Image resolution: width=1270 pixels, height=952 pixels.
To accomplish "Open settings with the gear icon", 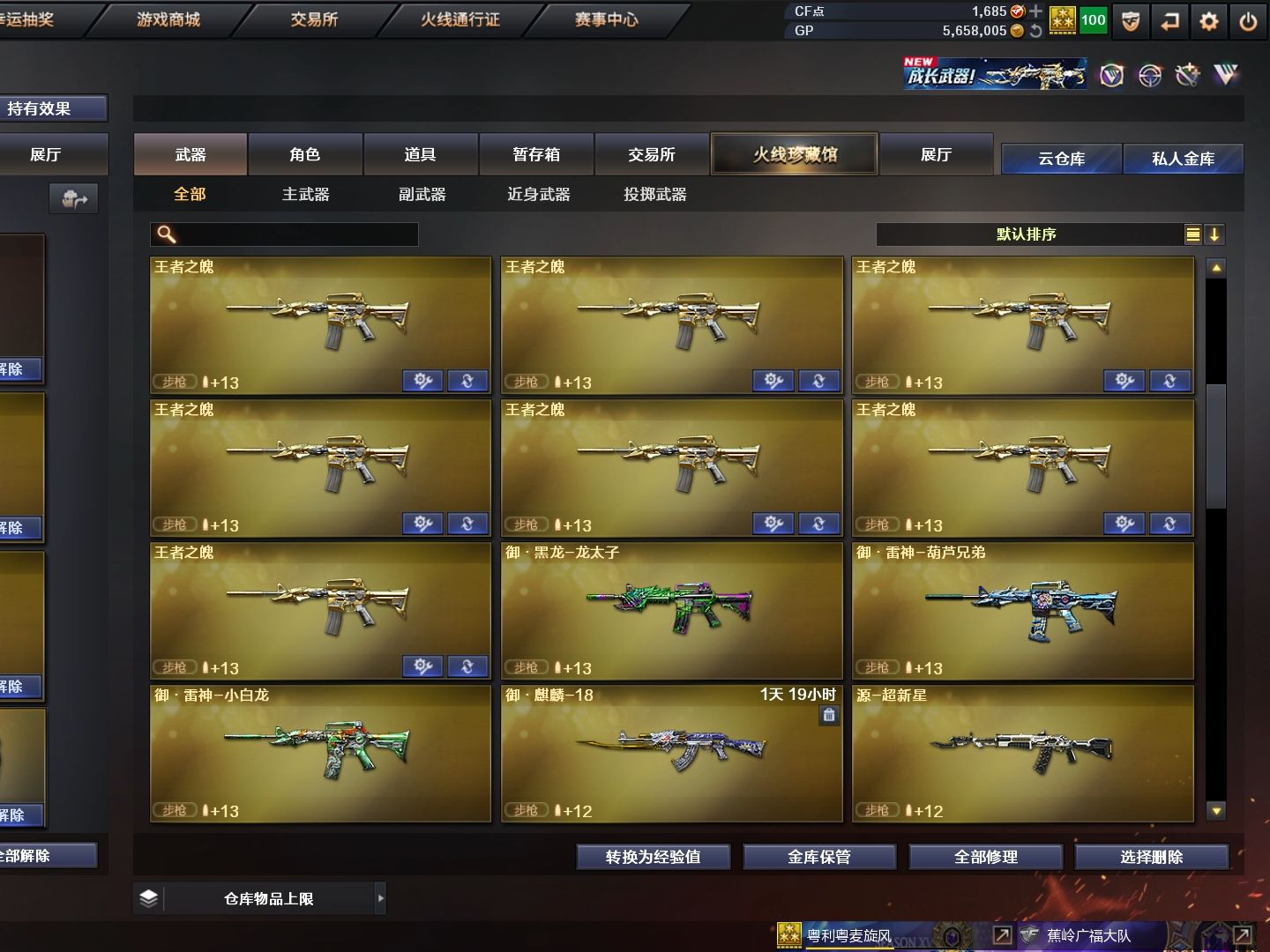I will pos(1209,21).
